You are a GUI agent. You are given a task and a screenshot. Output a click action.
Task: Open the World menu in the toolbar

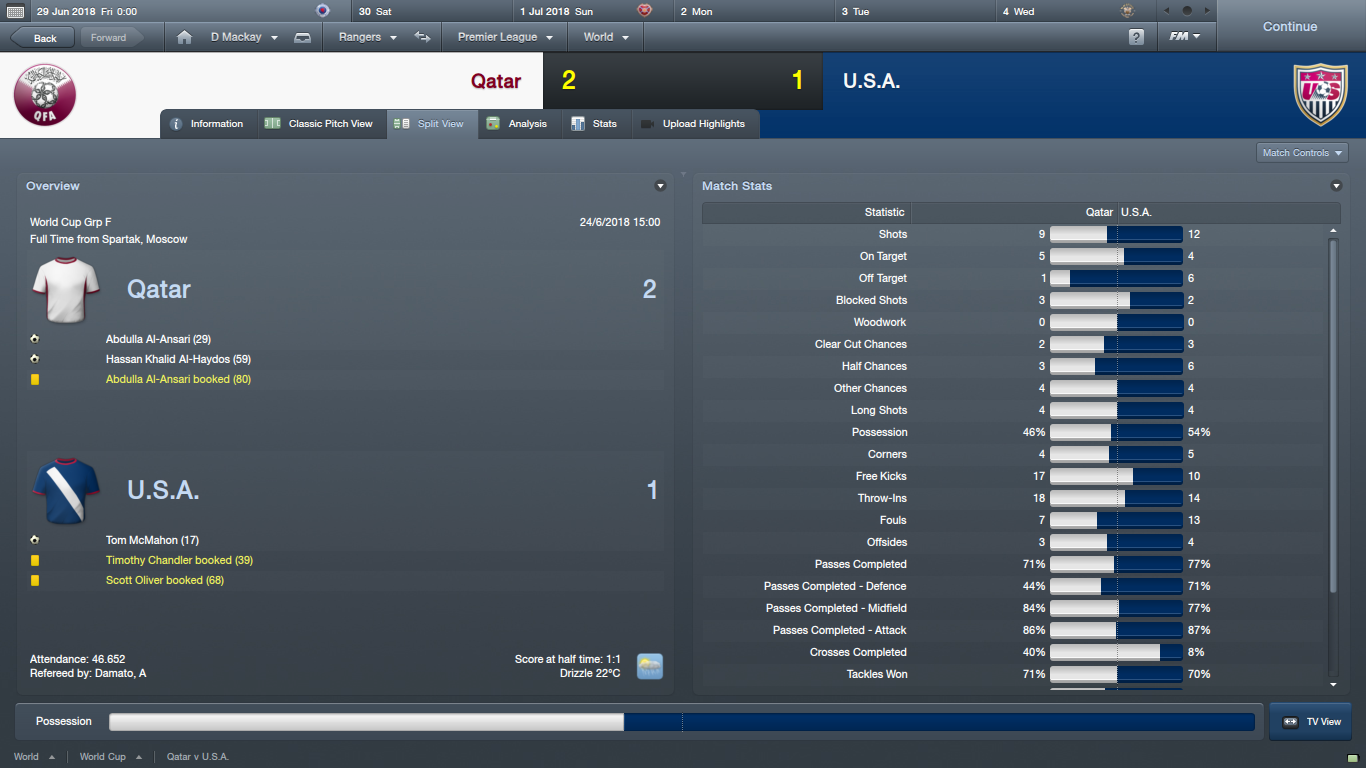point(606,37)
